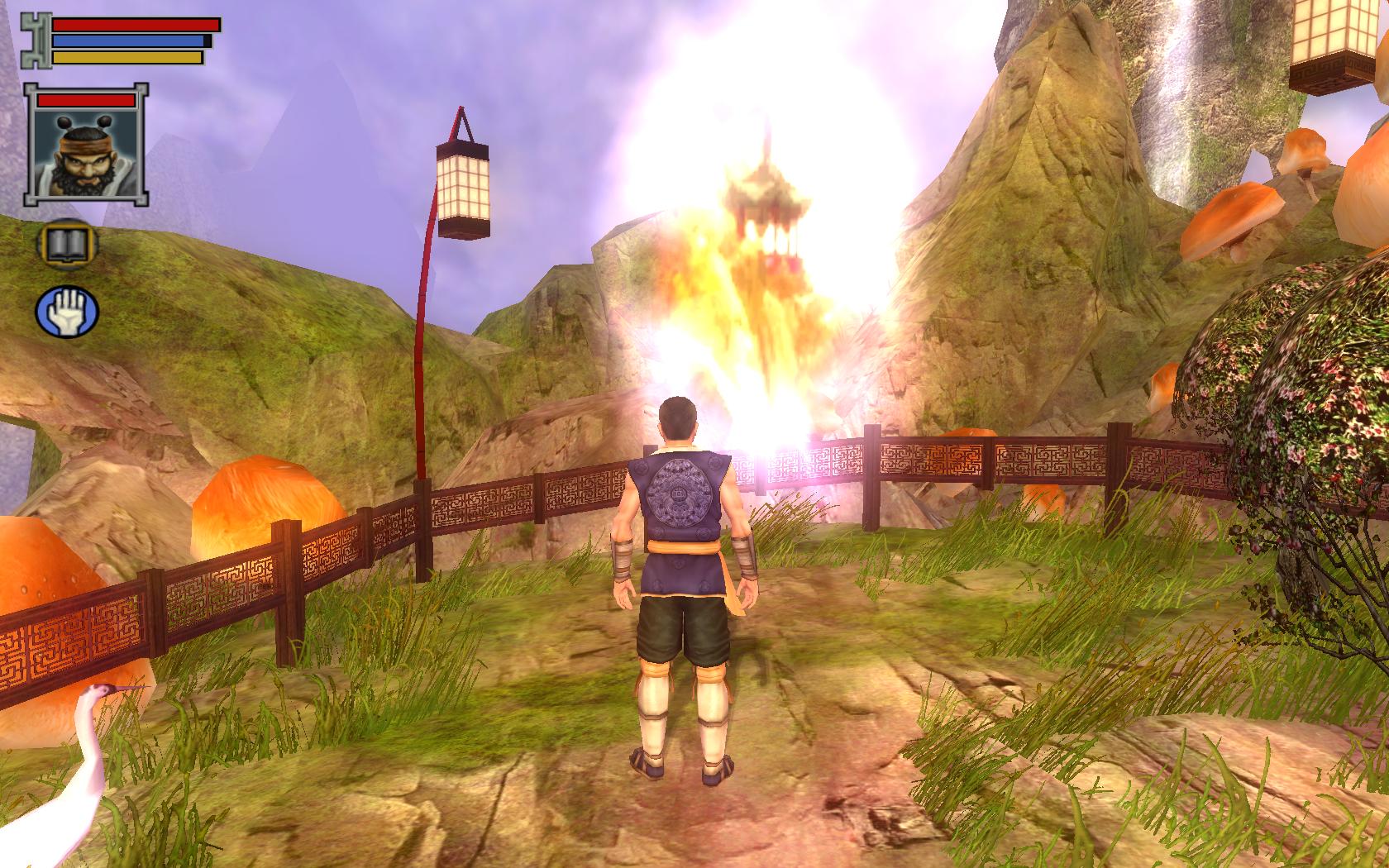Click the yellow focus bar
The height and width of the screenshot is (868, 1389).
128,56
